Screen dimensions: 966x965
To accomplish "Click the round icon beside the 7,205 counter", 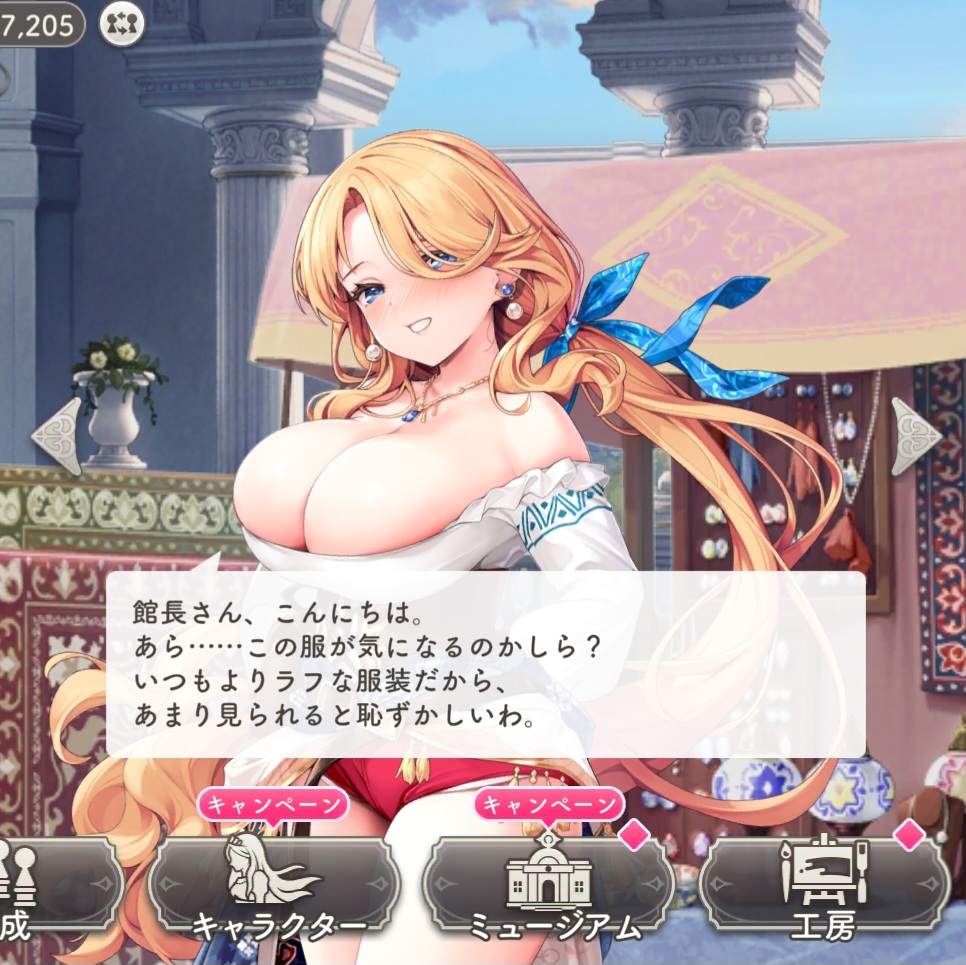I will tap(122, 24).
